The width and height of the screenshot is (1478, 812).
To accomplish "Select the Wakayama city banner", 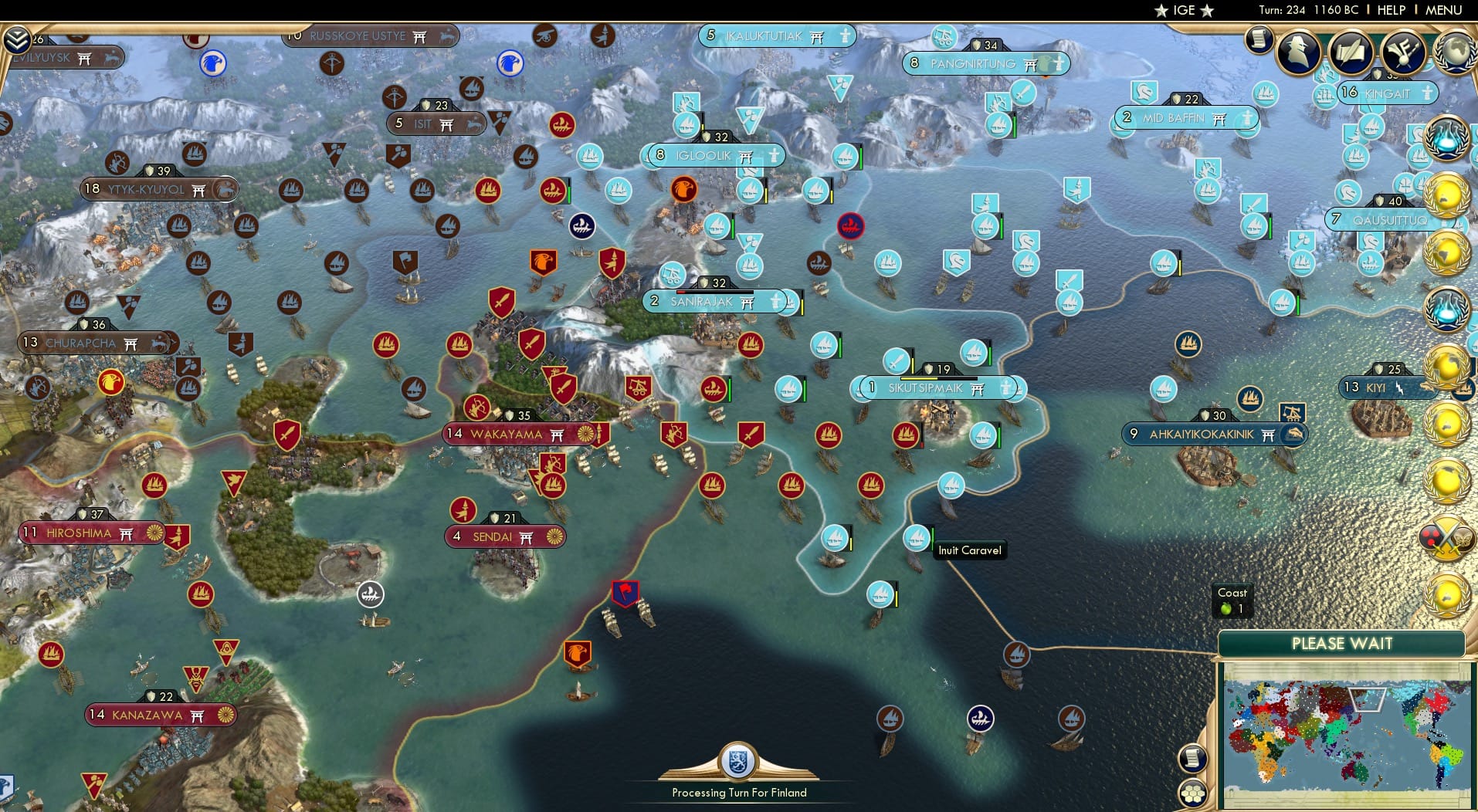I will point(516,434).
